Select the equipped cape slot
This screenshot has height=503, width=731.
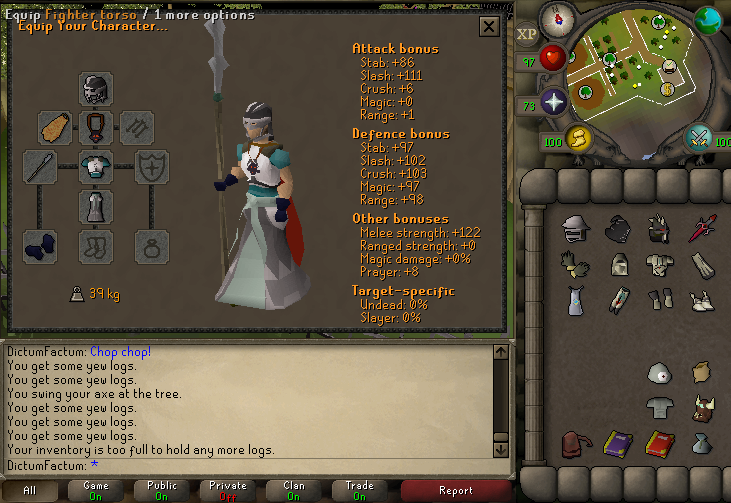pyautogui.click(x=55, y=127)
